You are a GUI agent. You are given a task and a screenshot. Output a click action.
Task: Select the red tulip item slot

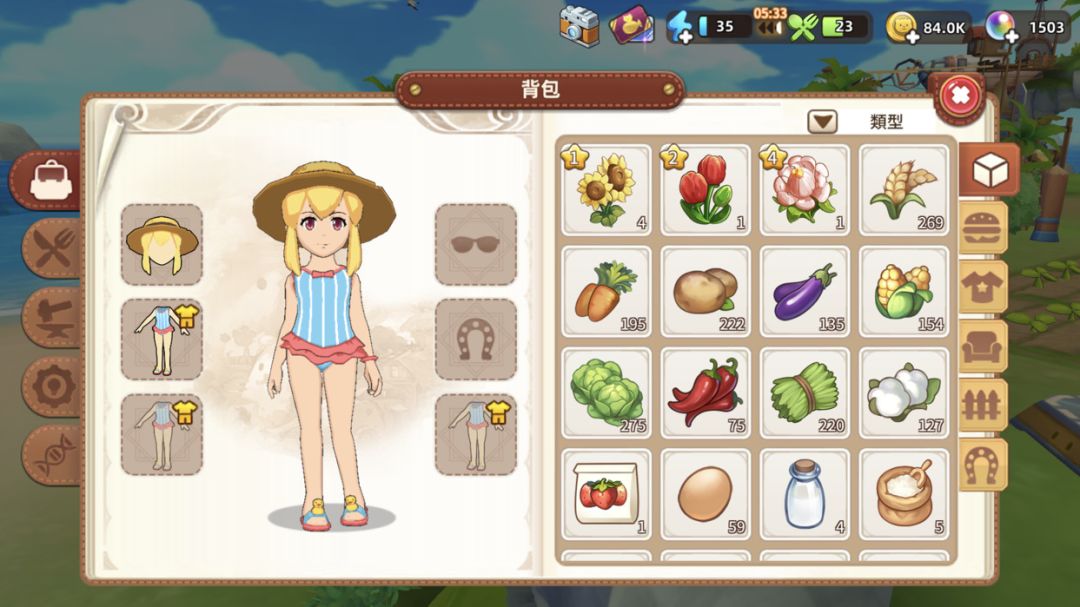tap(705, 190)
